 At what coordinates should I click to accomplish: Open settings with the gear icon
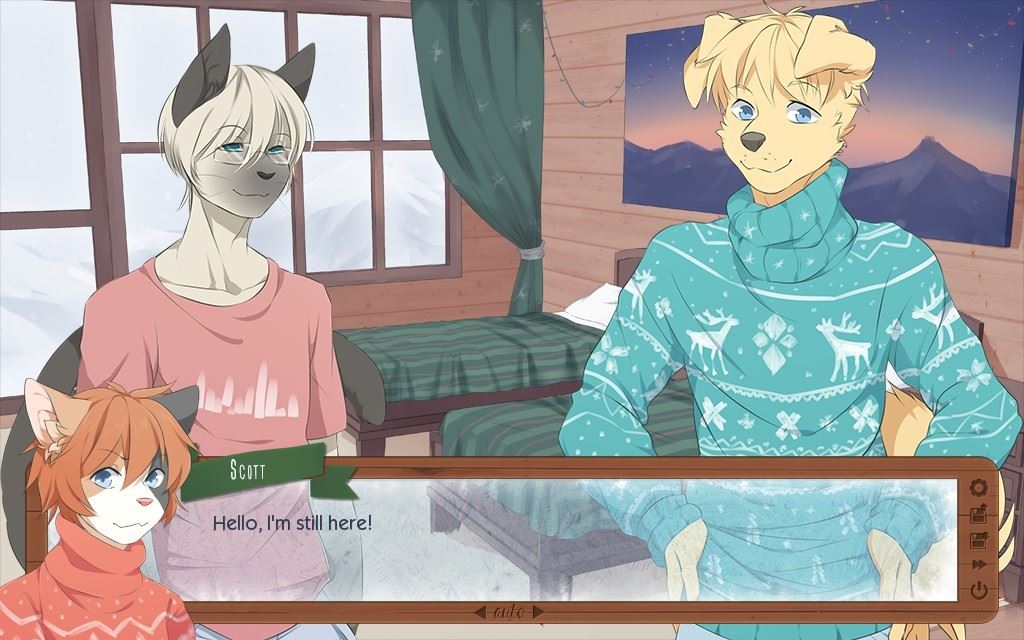click(978, 488)
